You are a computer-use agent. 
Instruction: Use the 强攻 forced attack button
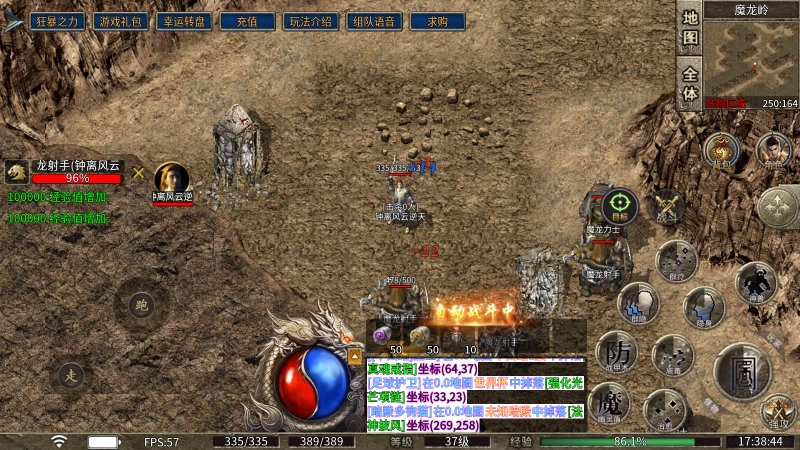(777, 410)
